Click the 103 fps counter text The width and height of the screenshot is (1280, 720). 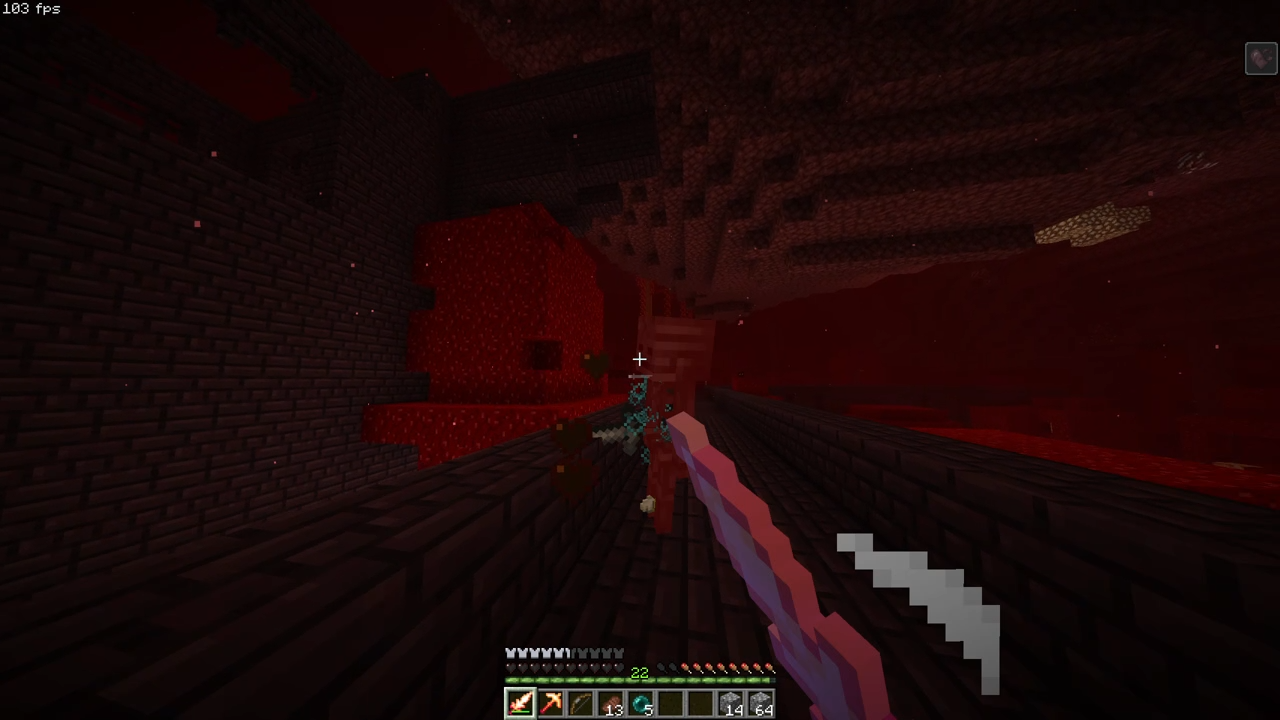pyautogui.click(x=30, y=9)
